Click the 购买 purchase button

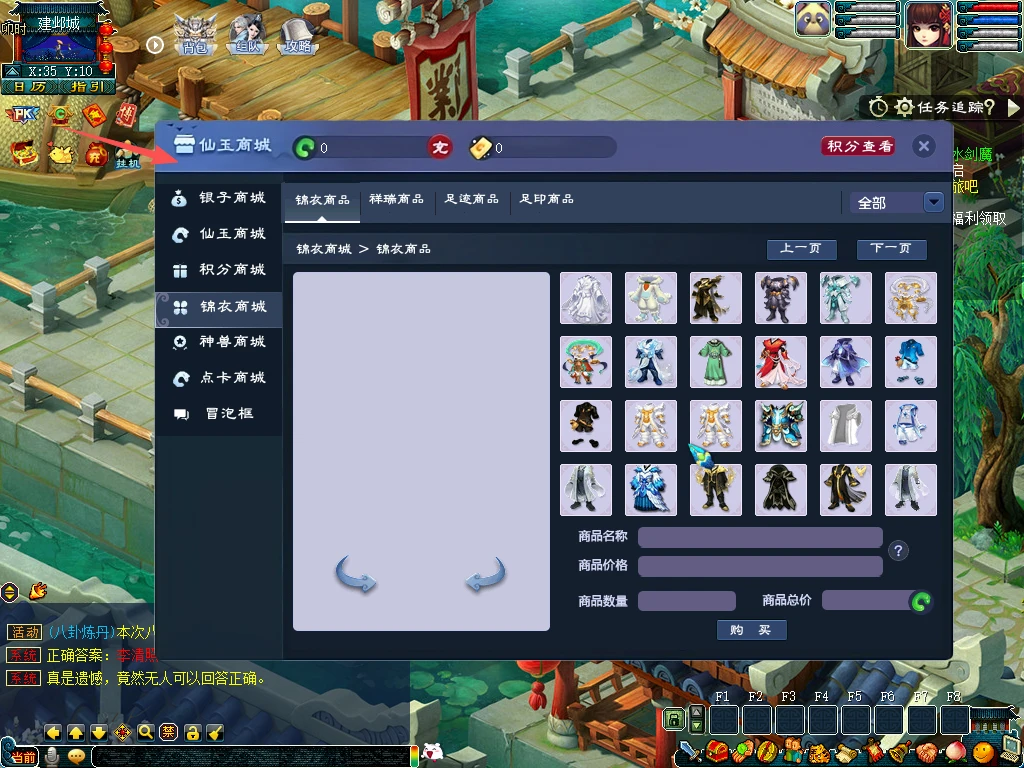click(751, 630)
